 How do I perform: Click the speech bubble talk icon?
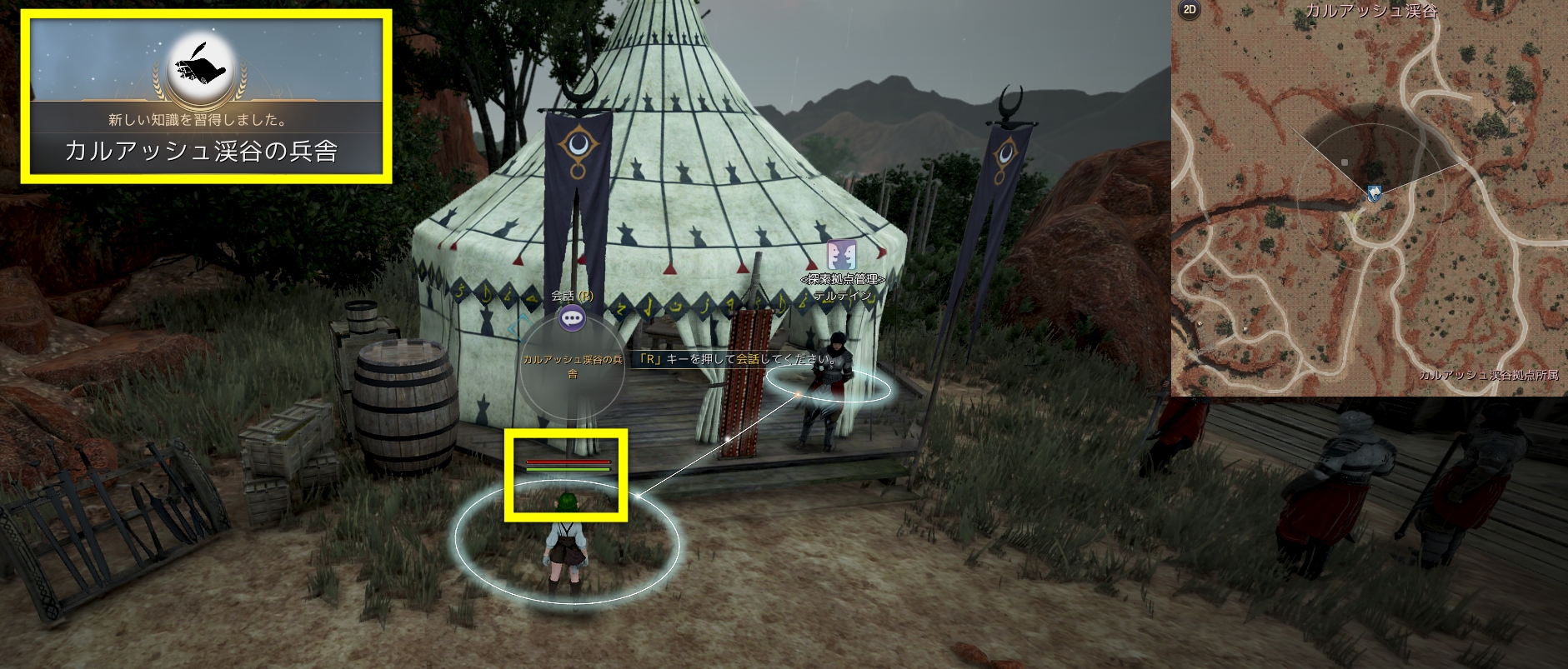572,317
